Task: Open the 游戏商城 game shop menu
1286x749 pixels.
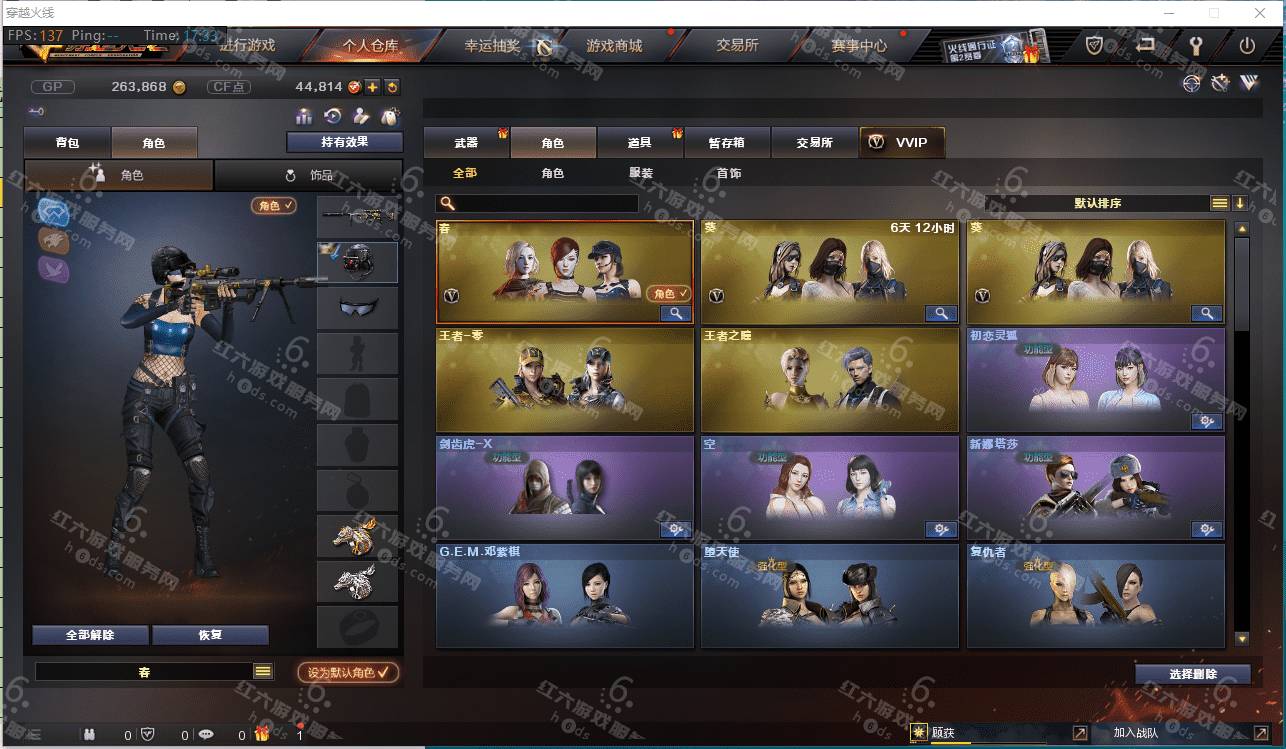Action: click(x=614, y=46)
